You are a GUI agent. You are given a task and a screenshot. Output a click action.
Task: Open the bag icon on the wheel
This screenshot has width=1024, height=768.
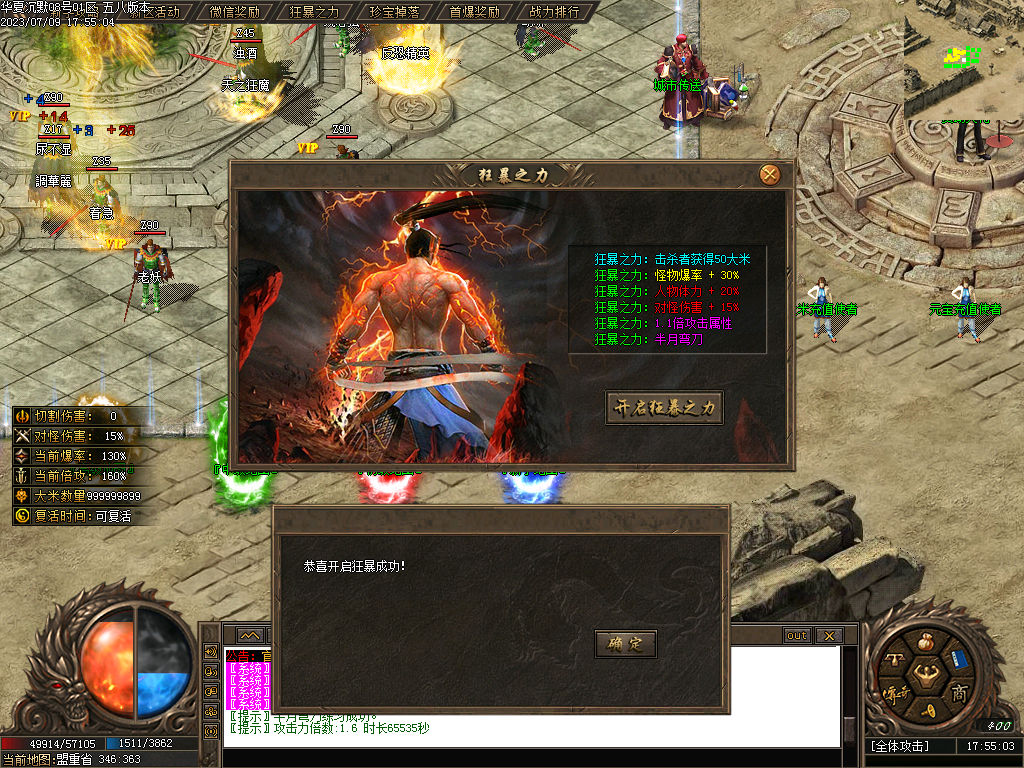923,640
